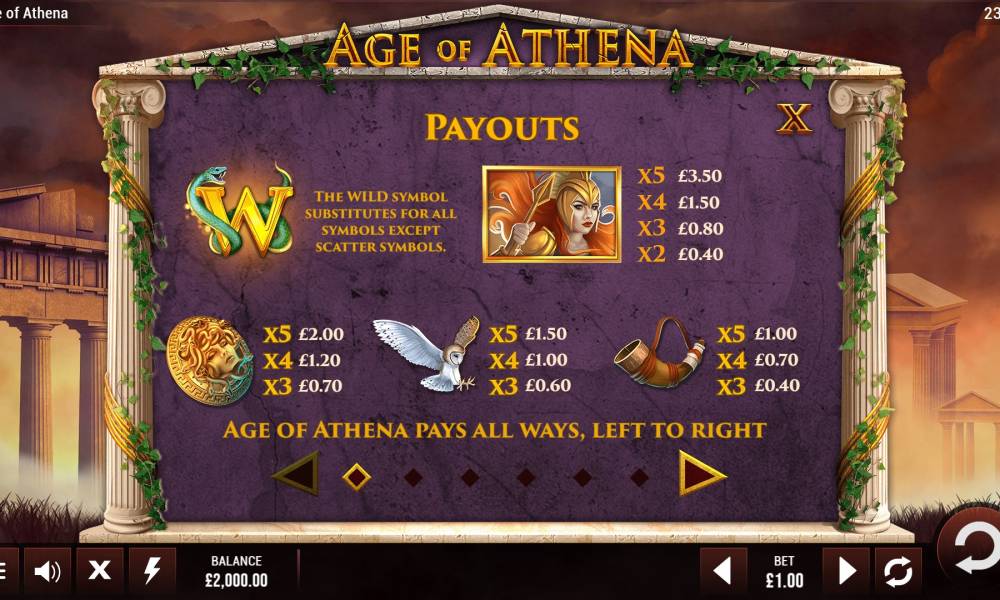Toggle the sound speaker button
The height and width of the screenshot is (600, 1000).
47,571
